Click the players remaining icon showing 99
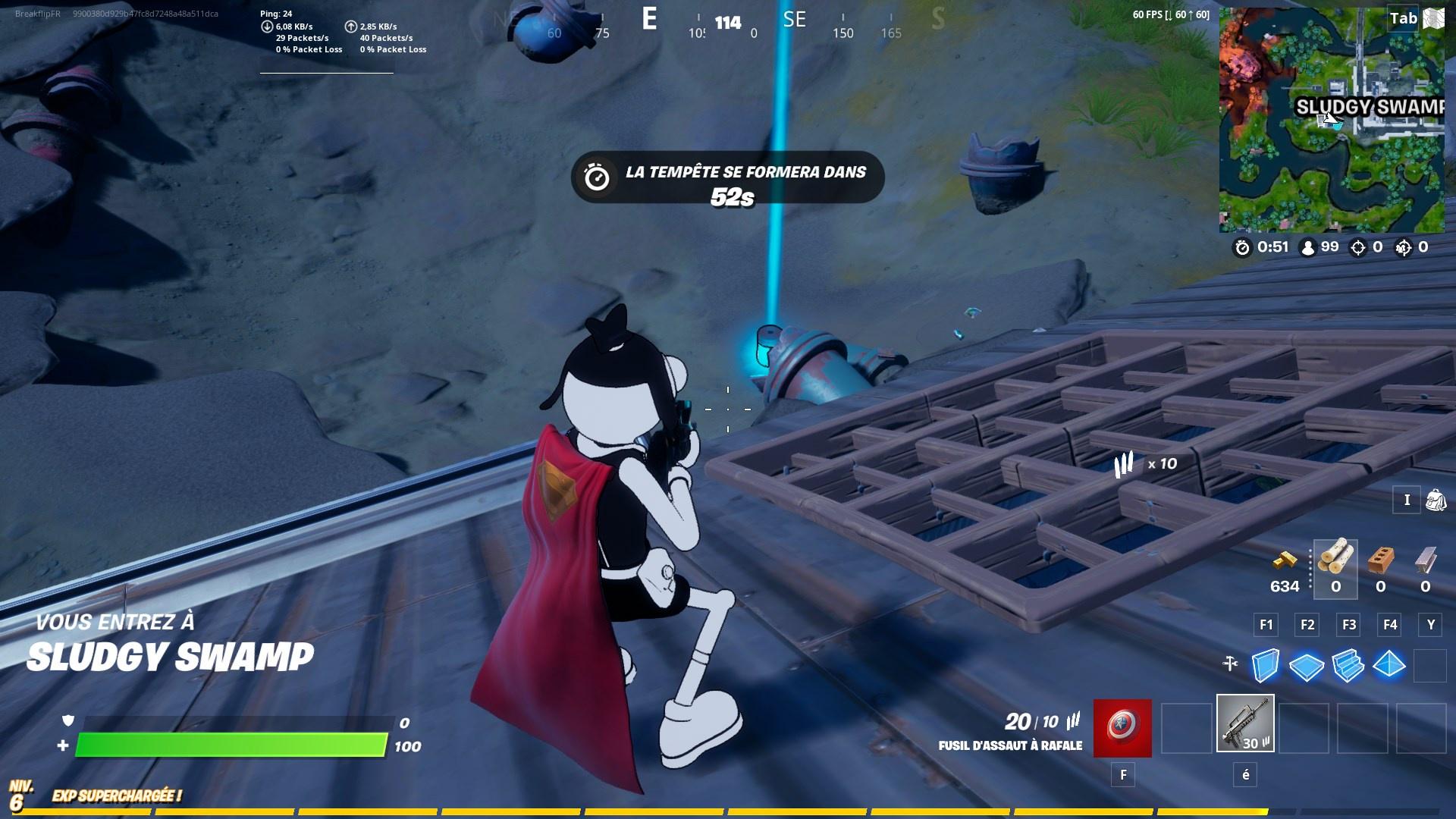 pos(1308,246)
